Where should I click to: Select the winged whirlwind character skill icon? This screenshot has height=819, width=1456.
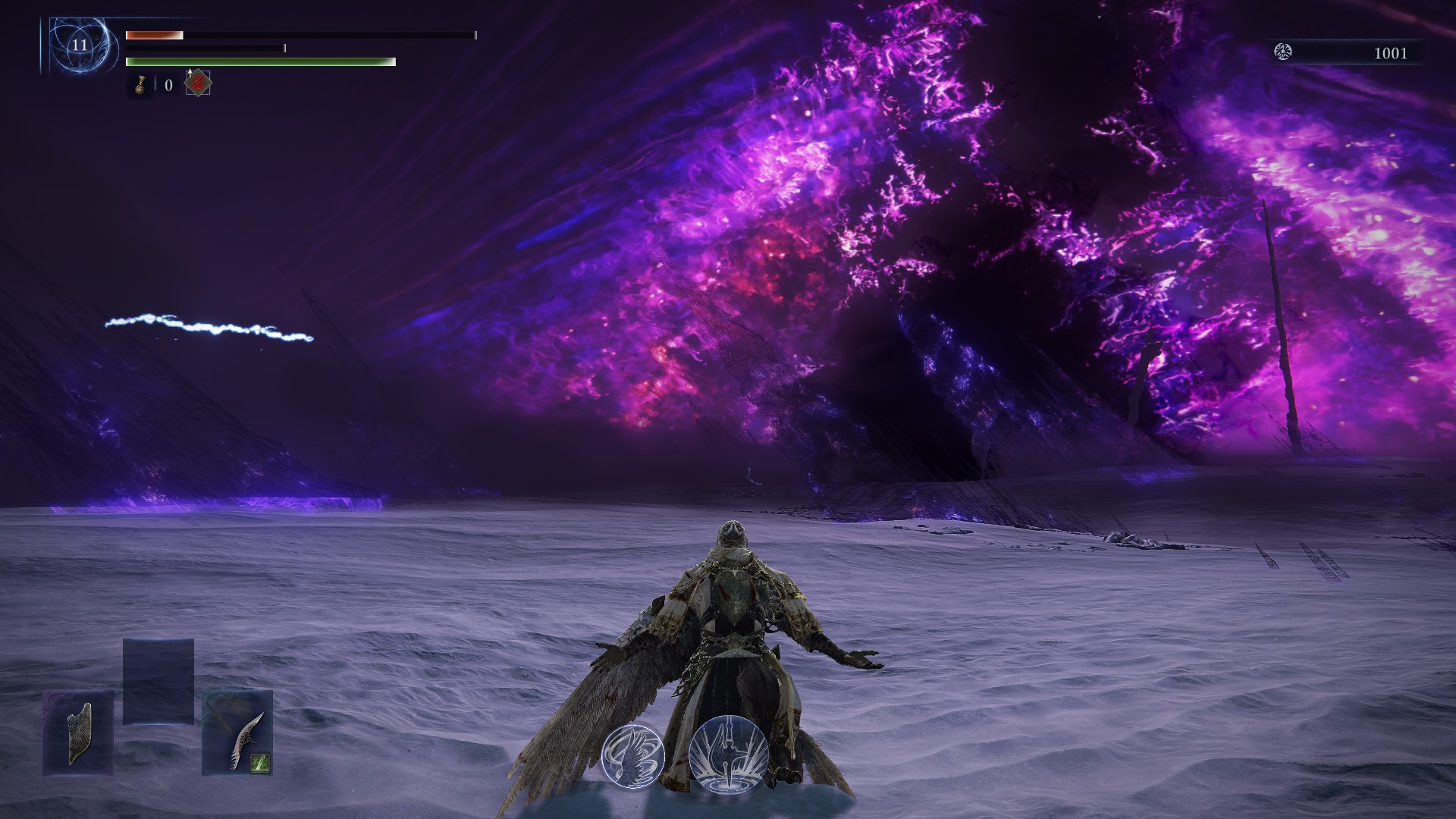[x=633, y=755]
